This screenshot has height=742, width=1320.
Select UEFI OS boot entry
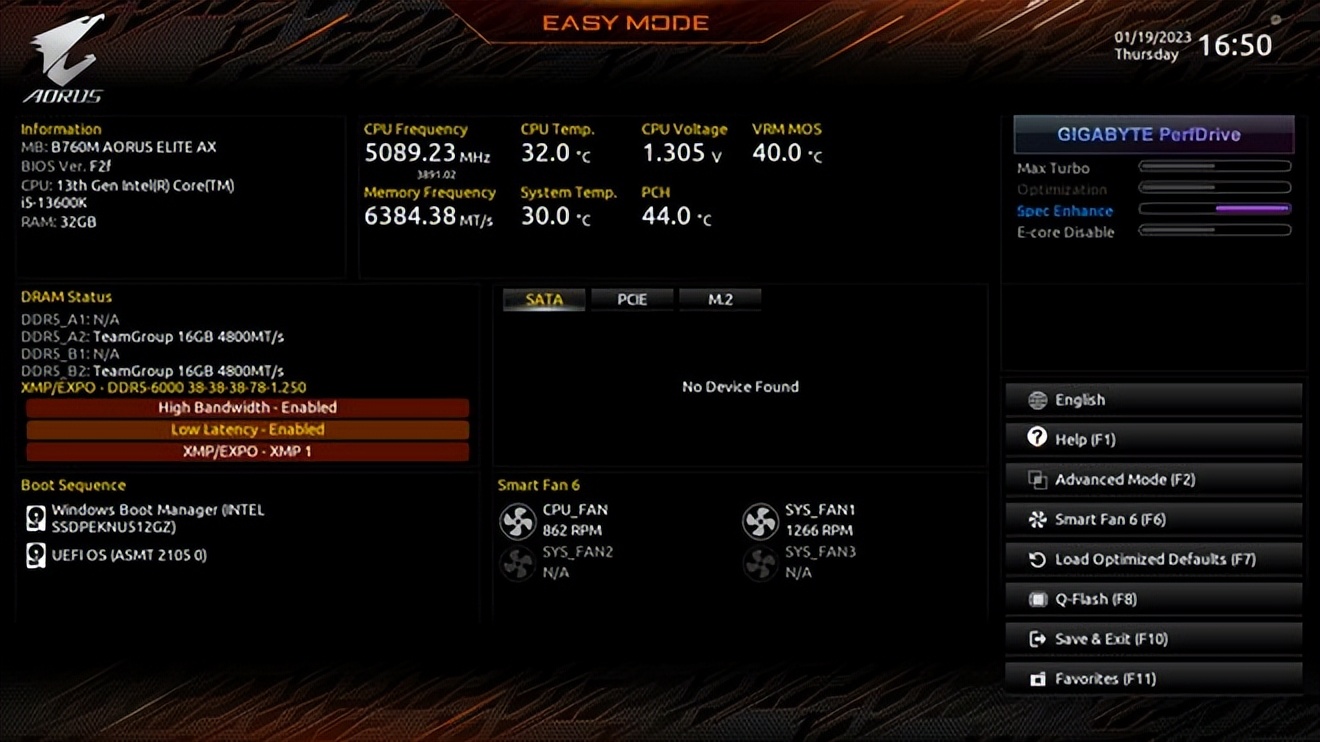pyautogui.click(x=128, y=555)
